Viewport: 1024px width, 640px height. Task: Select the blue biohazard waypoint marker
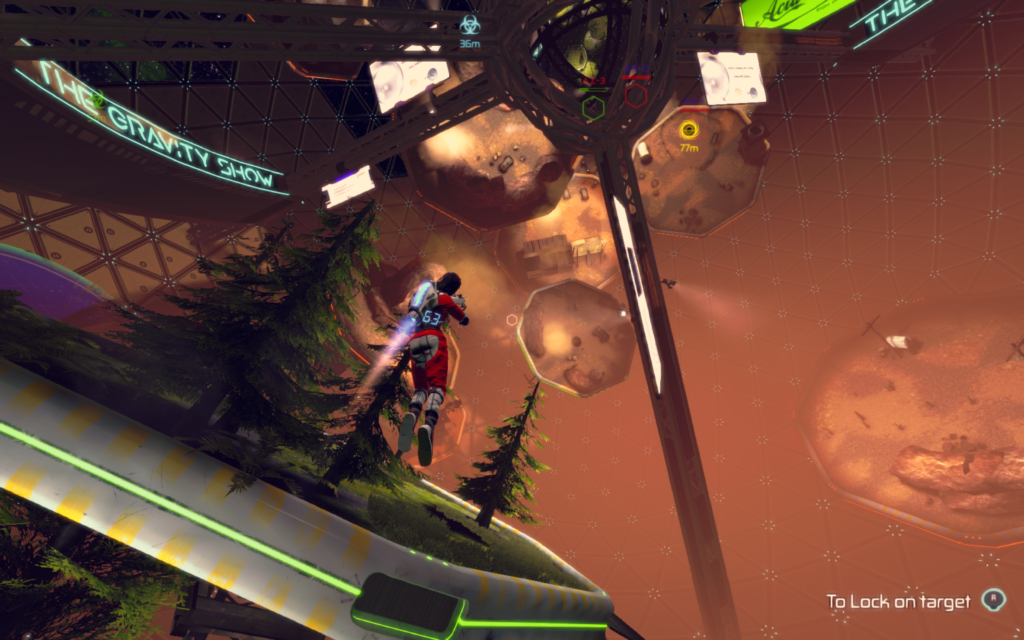(x=469, y=25)
